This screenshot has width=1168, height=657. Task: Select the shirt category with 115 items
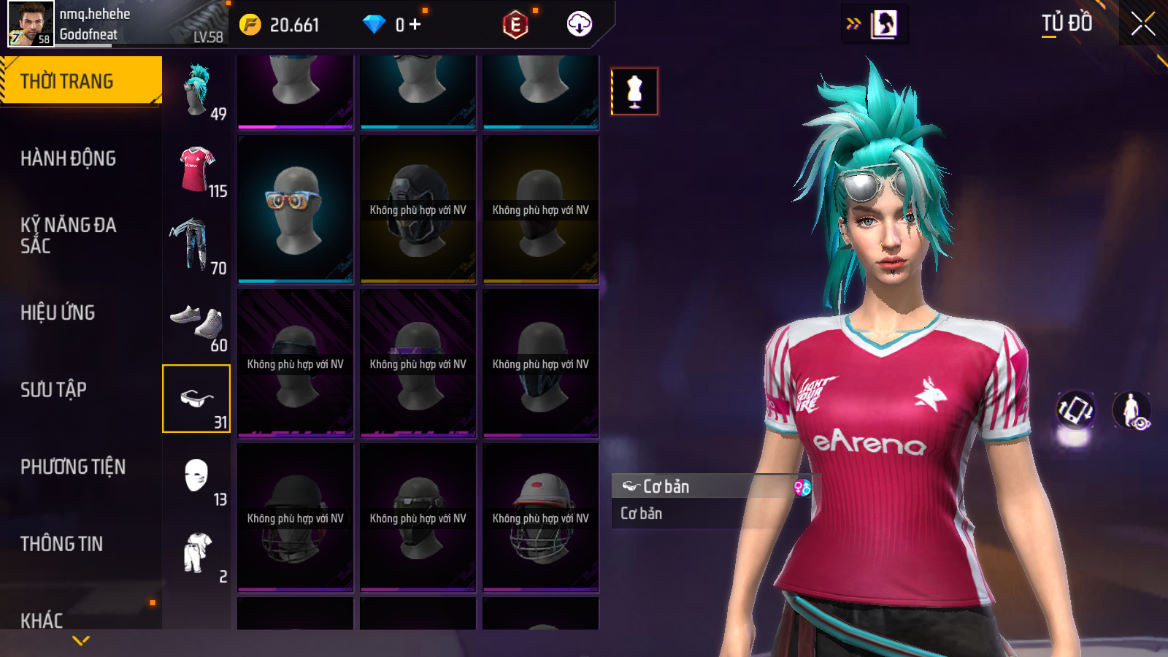(x=196, y=168)
